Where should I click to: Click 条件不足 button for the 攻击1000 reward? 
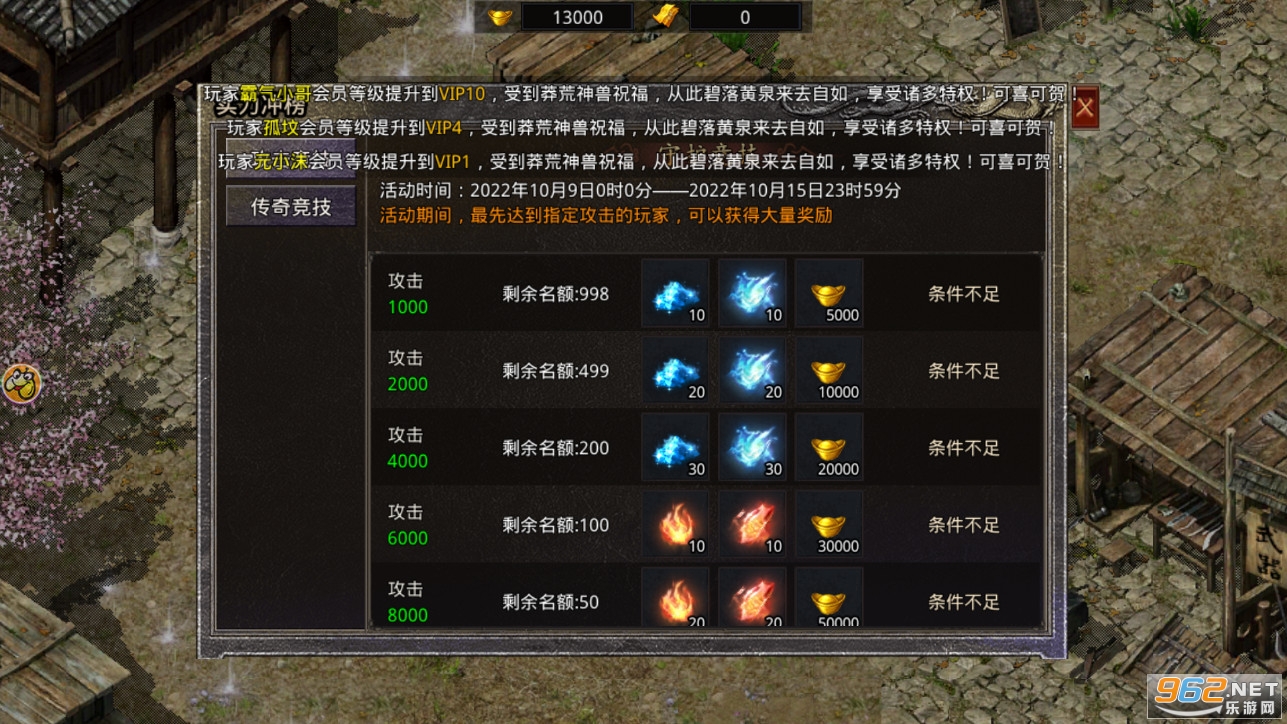tap(961, 293)
